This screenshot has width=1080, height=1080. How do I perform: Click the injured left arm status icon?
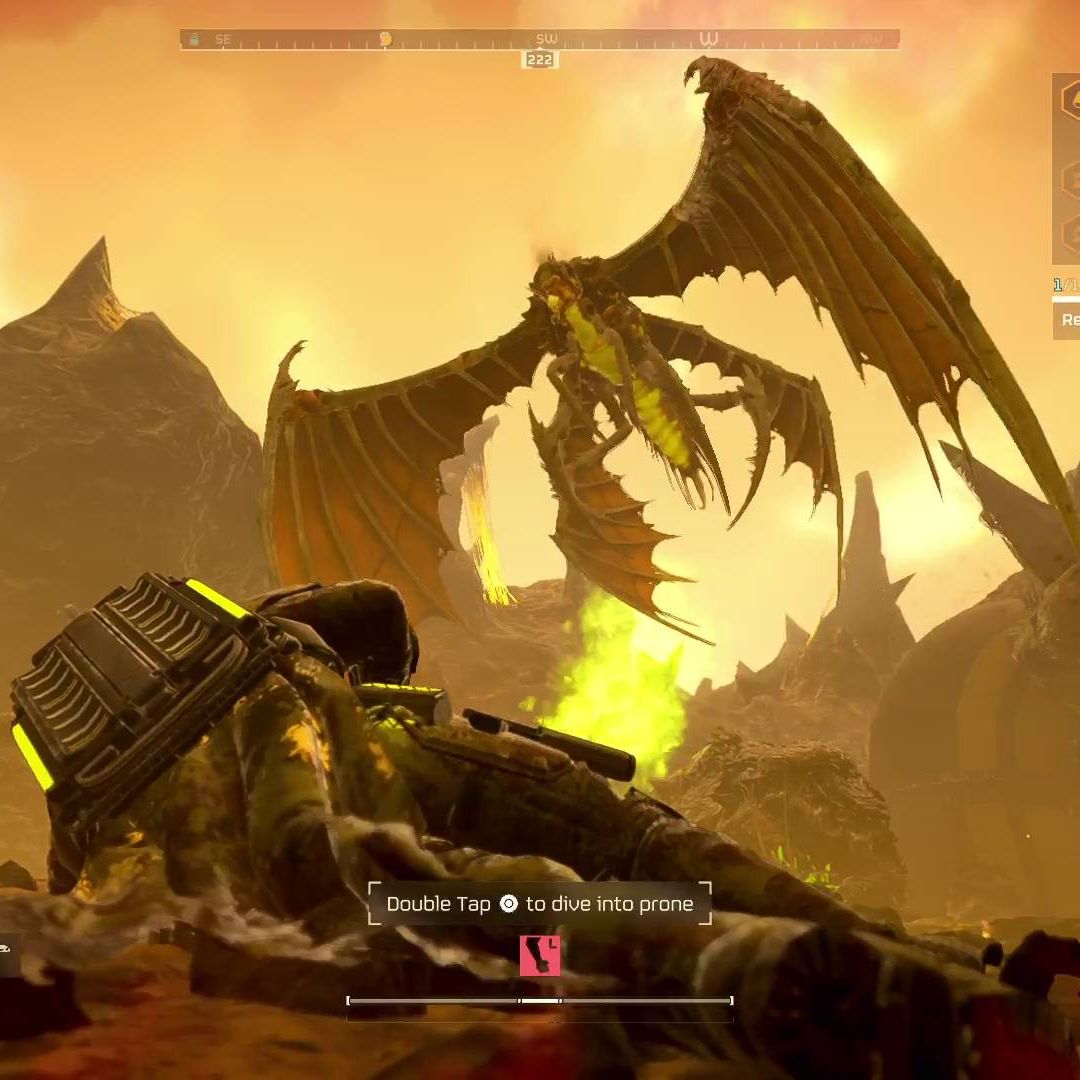click(x=540, y=955)
